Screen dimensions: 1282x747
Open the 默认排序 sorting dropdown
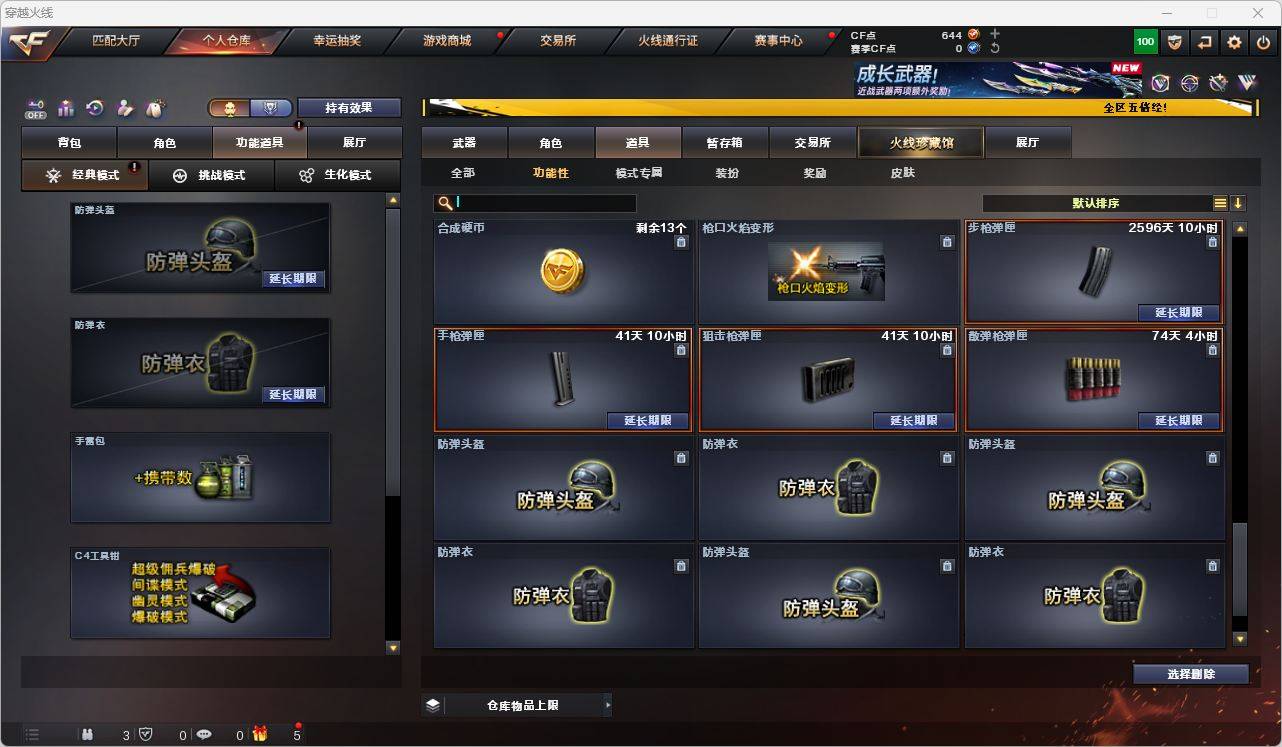pyautogui.click(x=1095, y=203)
